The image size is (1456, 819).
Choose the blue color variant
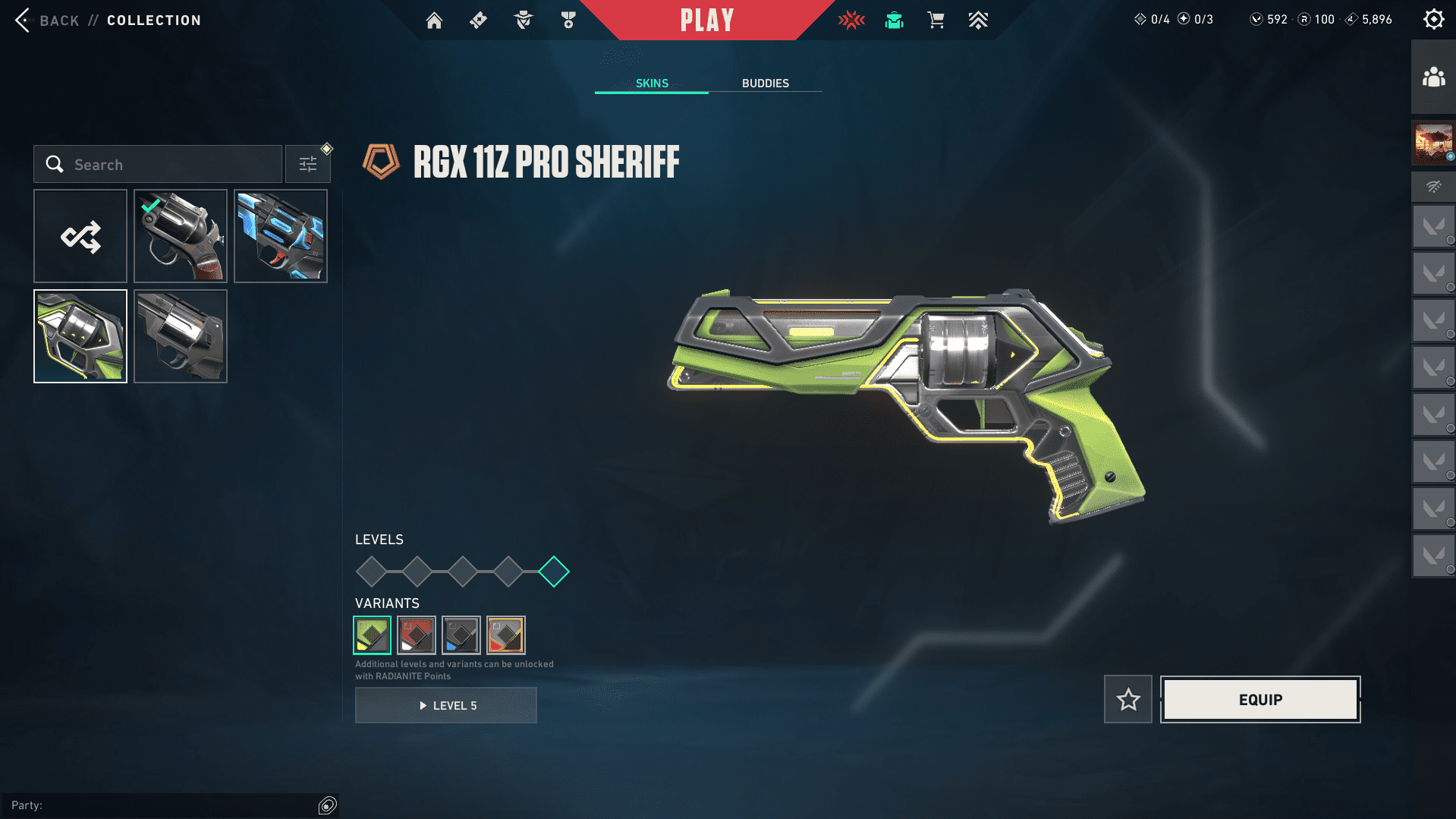pos(461,635)
